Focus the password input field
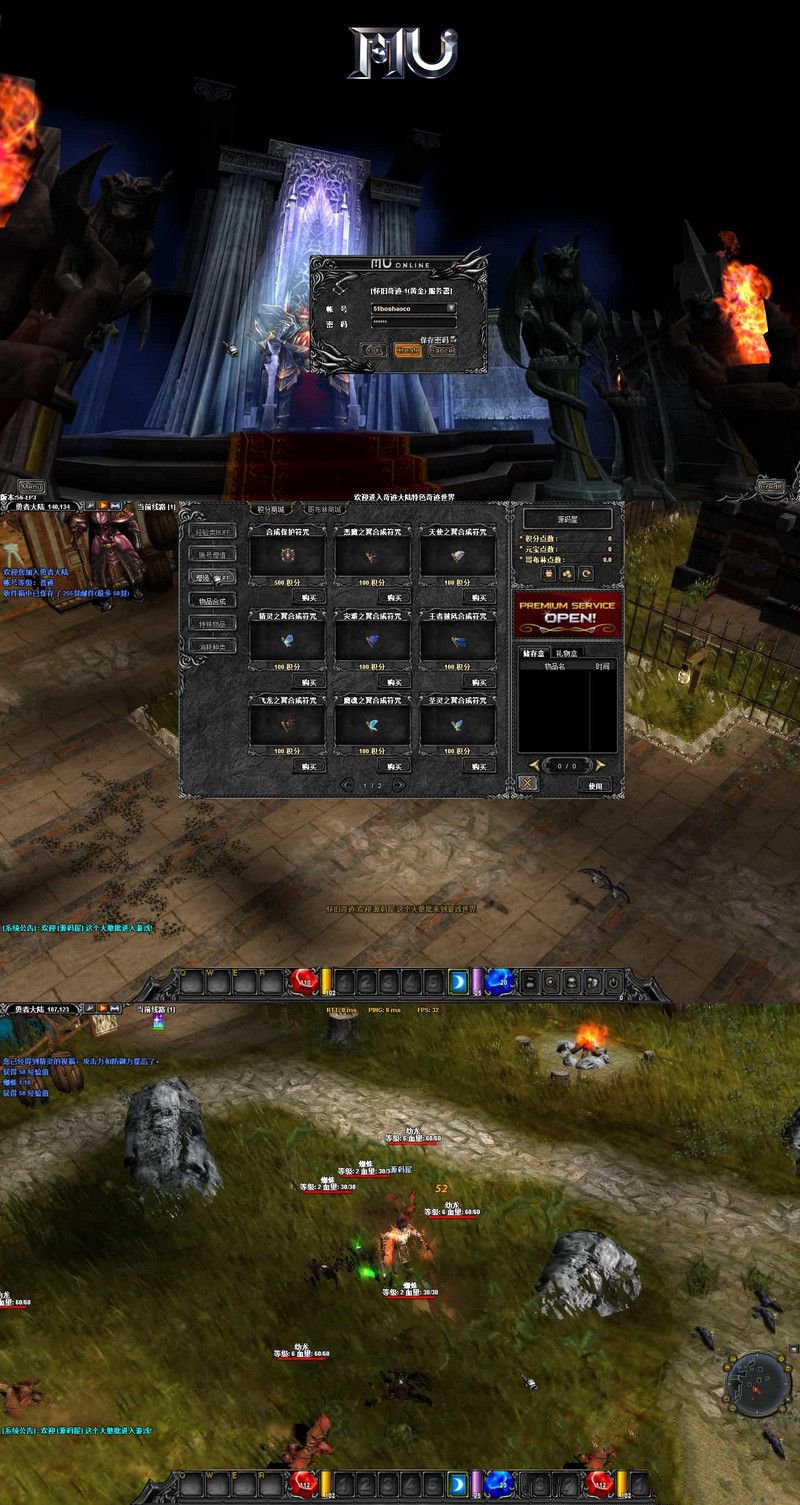Screen dimensions: 800x1505 (x=412, y=323)
